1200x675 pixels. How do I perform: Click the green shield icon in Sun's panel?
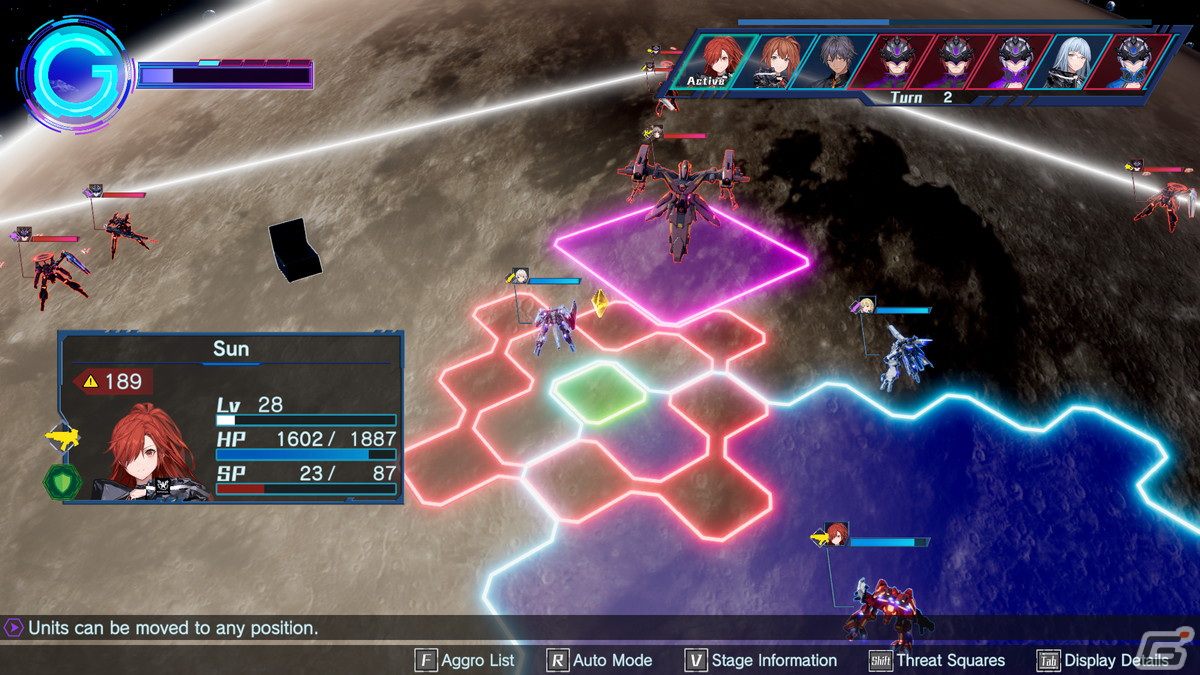coord(59,481)
